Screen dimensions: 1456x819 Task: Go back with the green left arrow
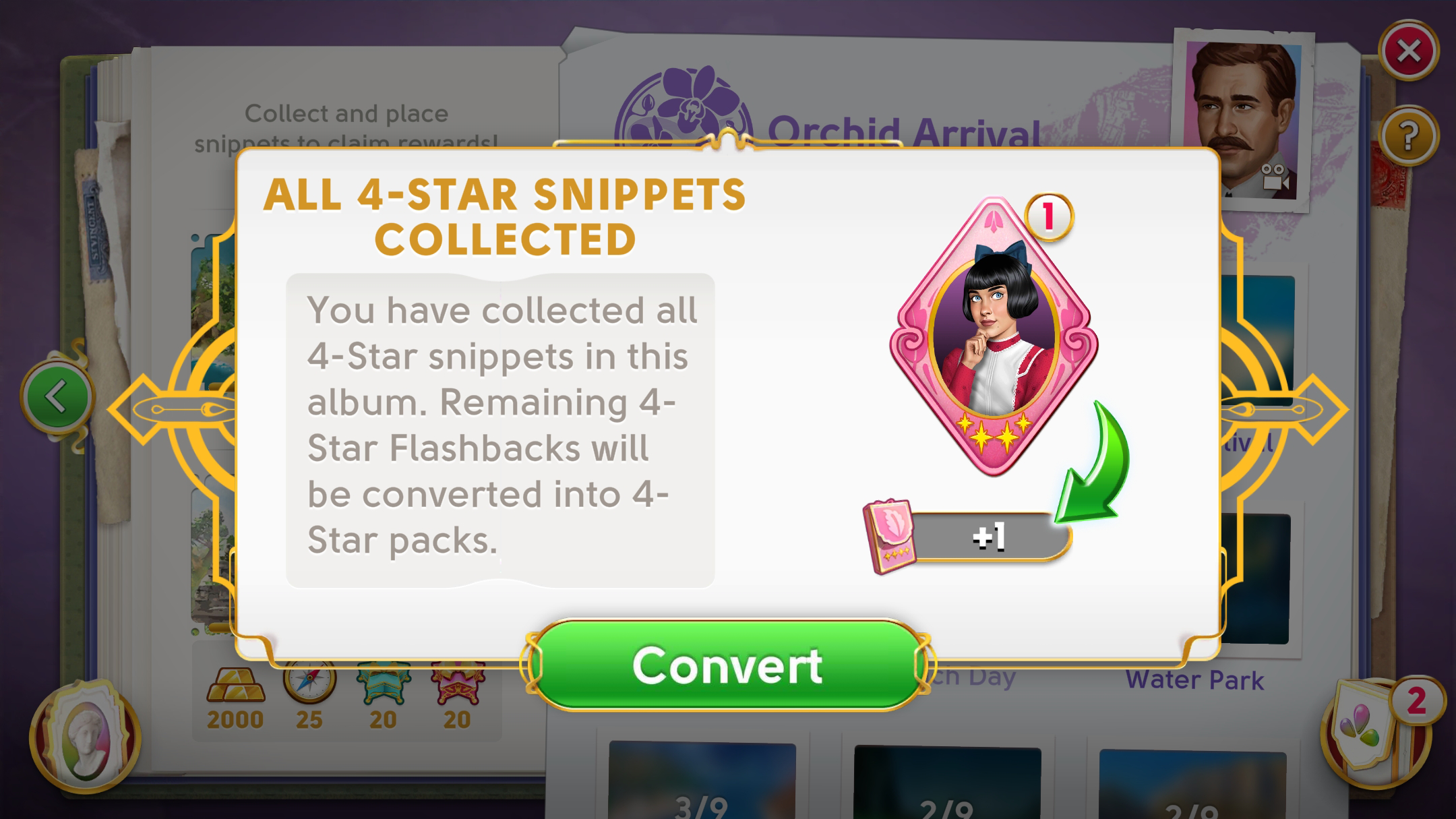[x=57, y=397]
